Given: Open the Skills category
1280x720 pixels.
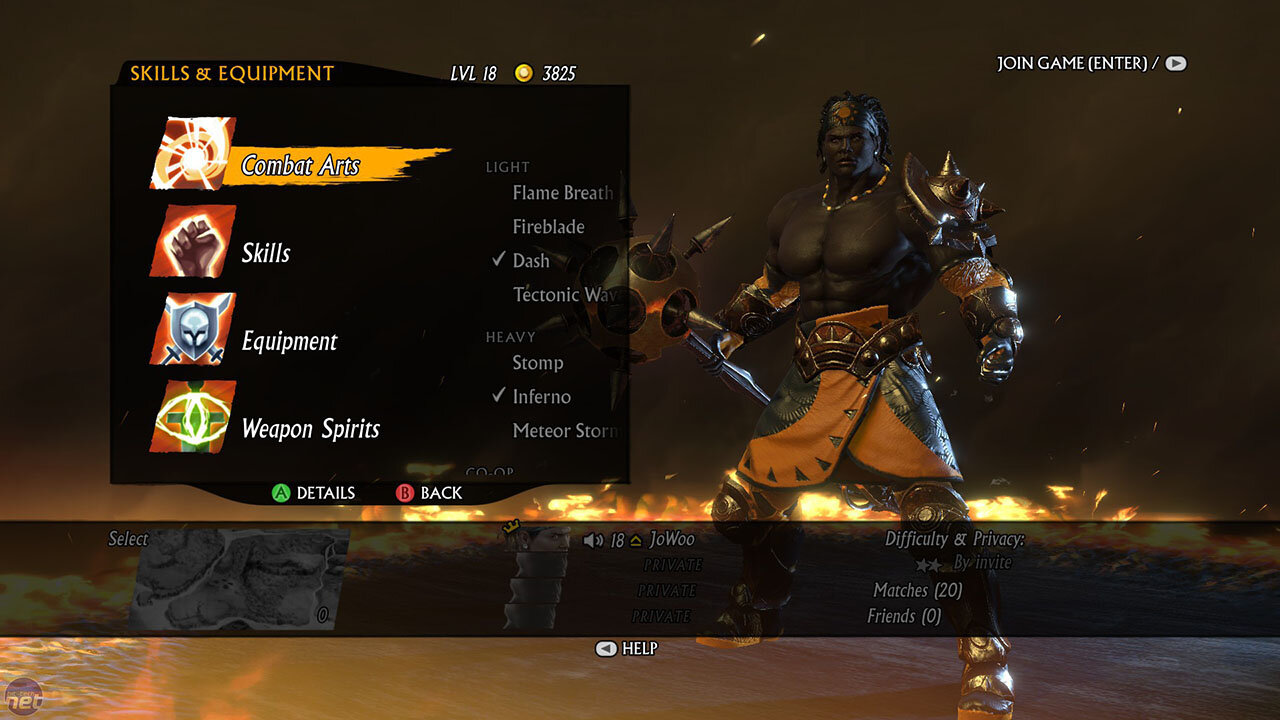Looking at the screenshot, I should coord(266,253).
